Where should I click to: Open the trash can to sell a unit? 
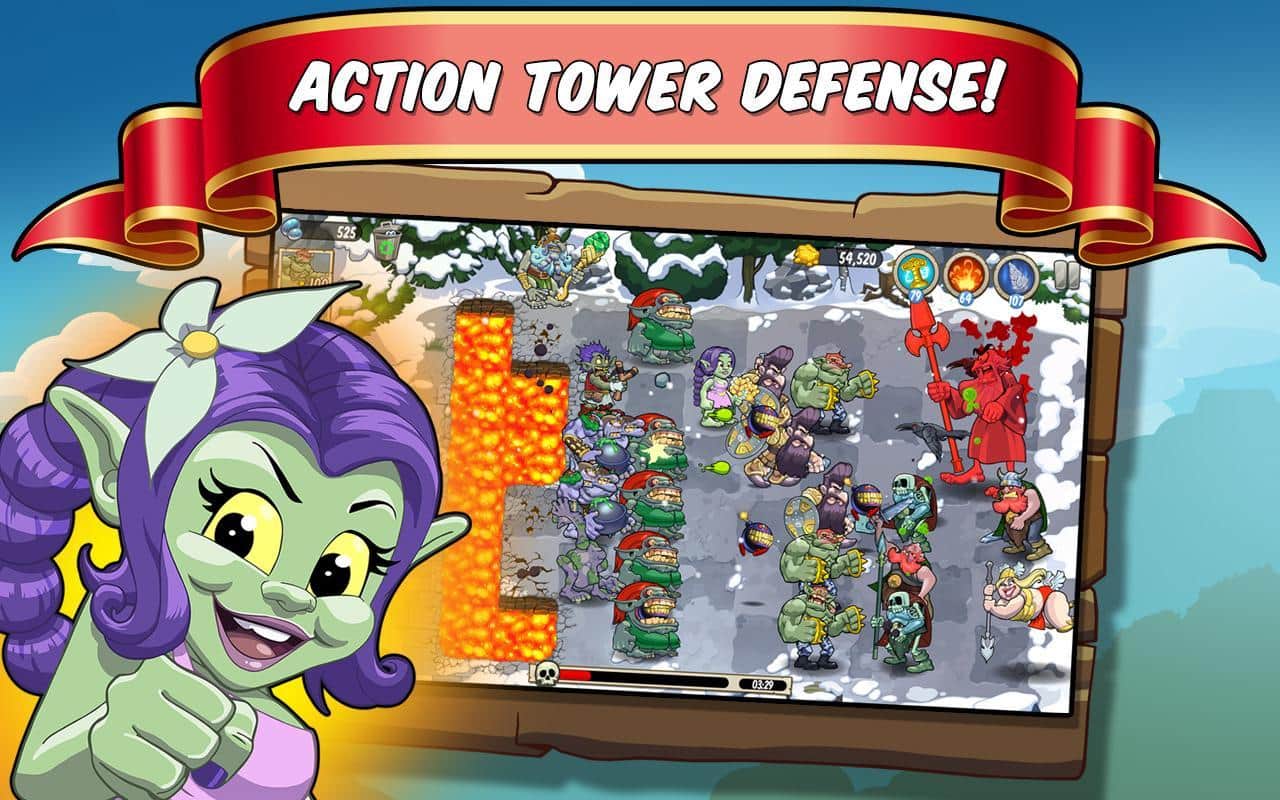pyautogui.click(x=388, y=247)
